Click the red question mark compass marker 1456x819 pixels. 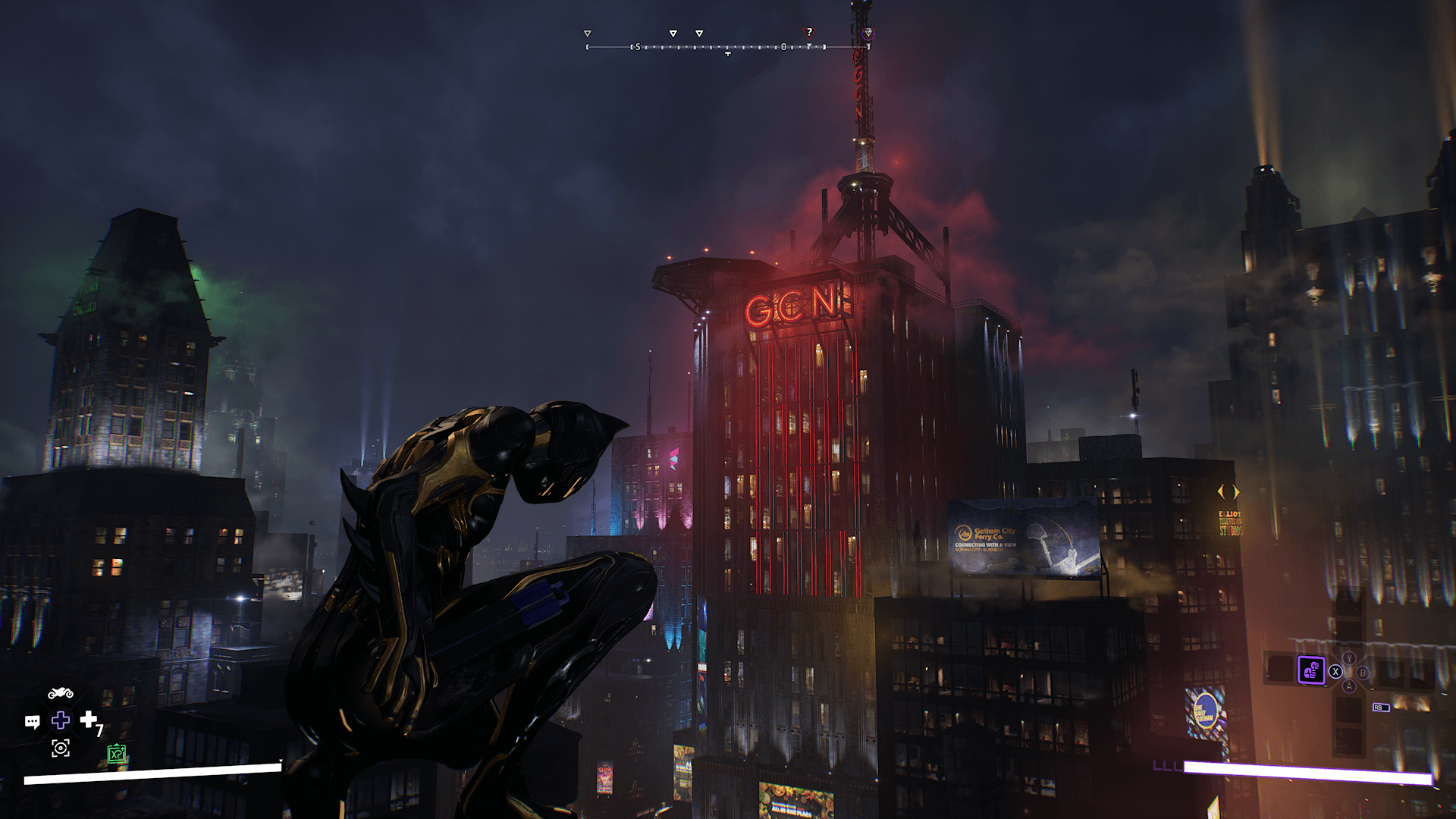(809, 33)
